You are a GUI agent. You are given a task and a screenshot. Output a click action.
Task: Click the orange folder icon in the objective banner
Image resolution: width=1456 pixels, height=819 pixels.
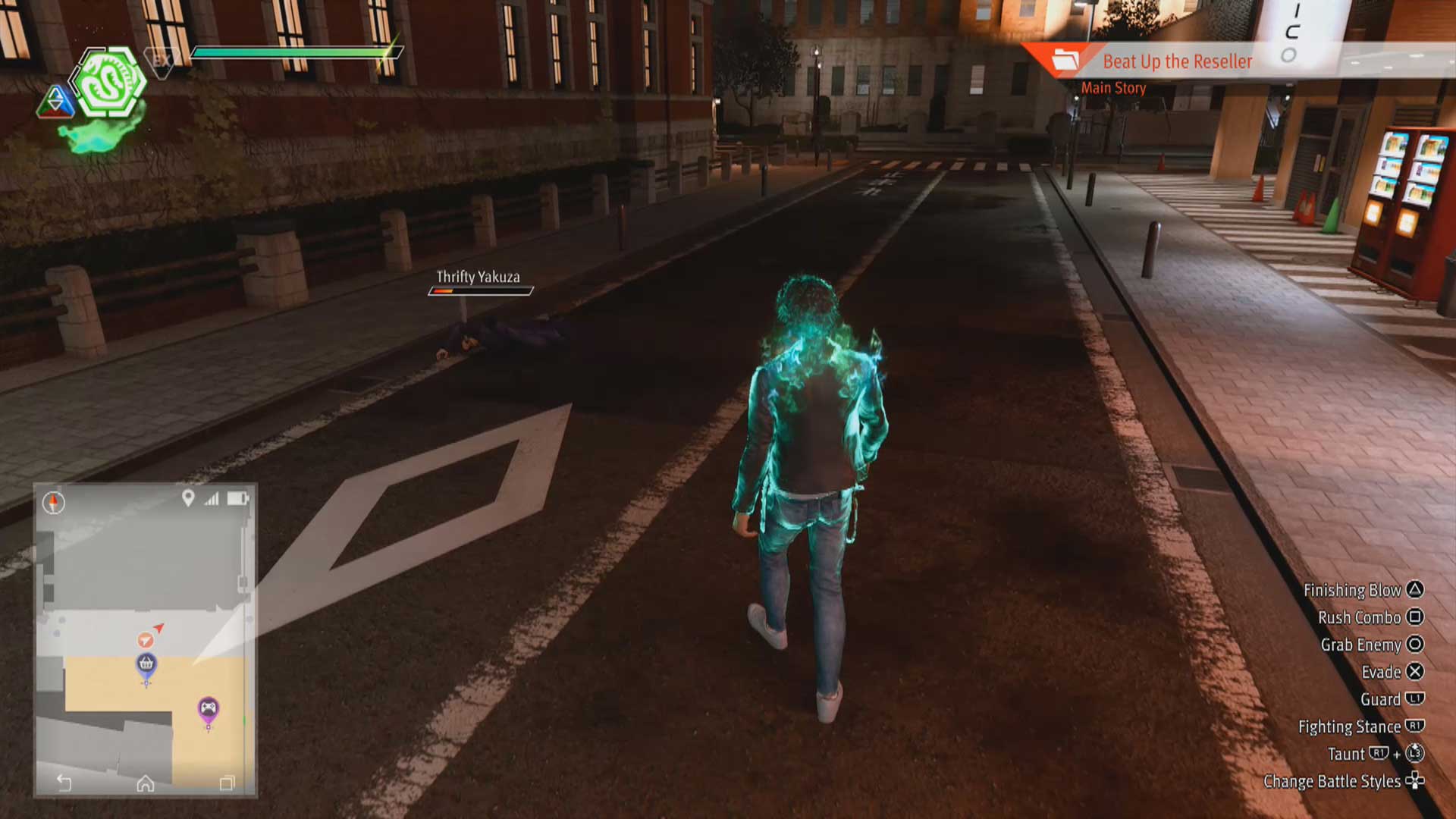pyautogui.click(x=1065, y=60)
